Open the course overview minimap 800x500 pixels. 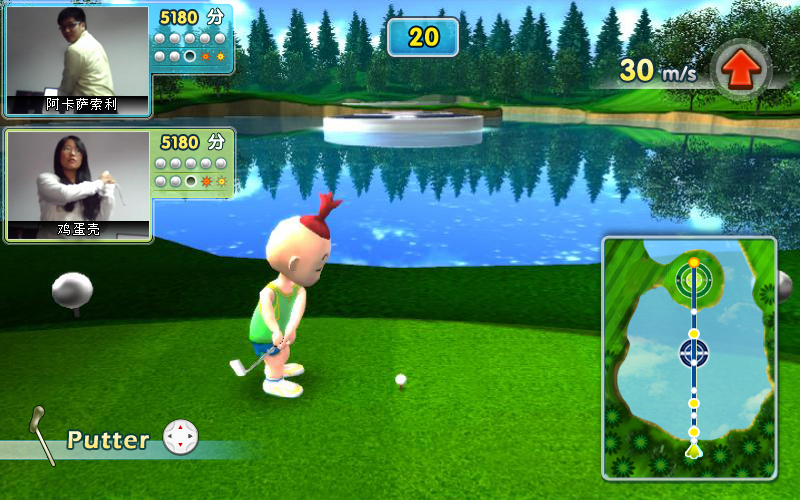(x=689, y=358)
